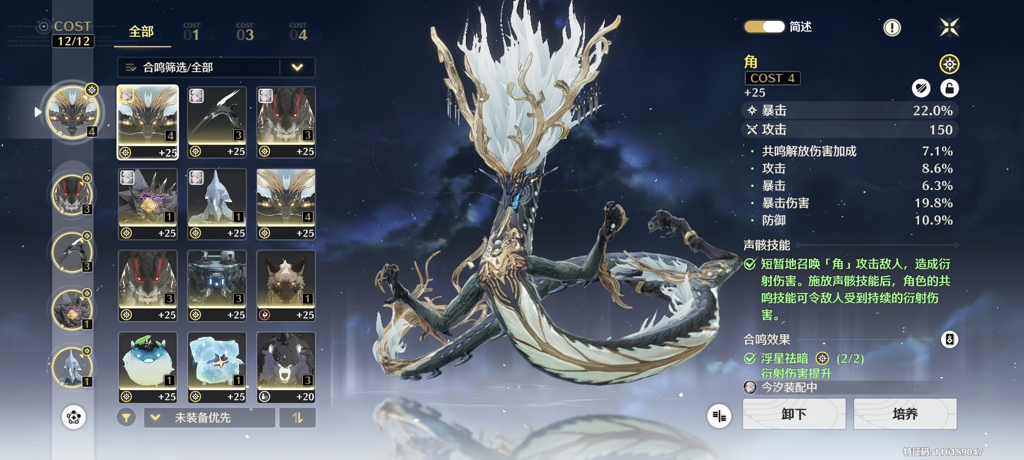Close the echo screen
This screenshot has height=460, width=1024.
pos(949,27)
